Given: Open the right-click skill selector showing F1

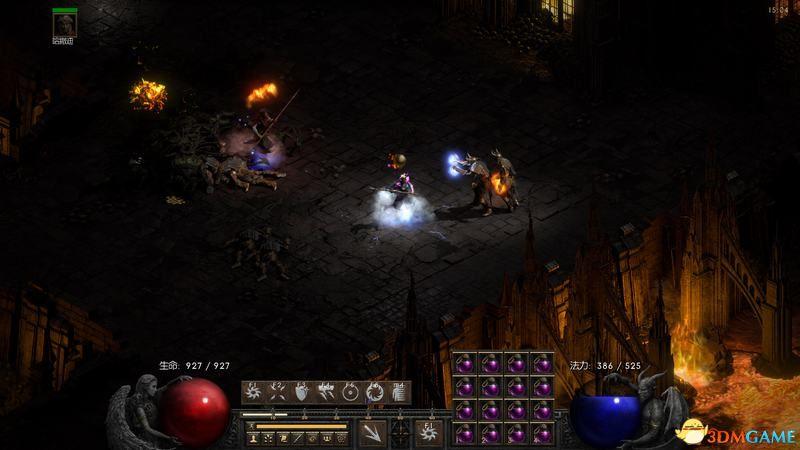Looking at the screenshot, I should (428, 432).
